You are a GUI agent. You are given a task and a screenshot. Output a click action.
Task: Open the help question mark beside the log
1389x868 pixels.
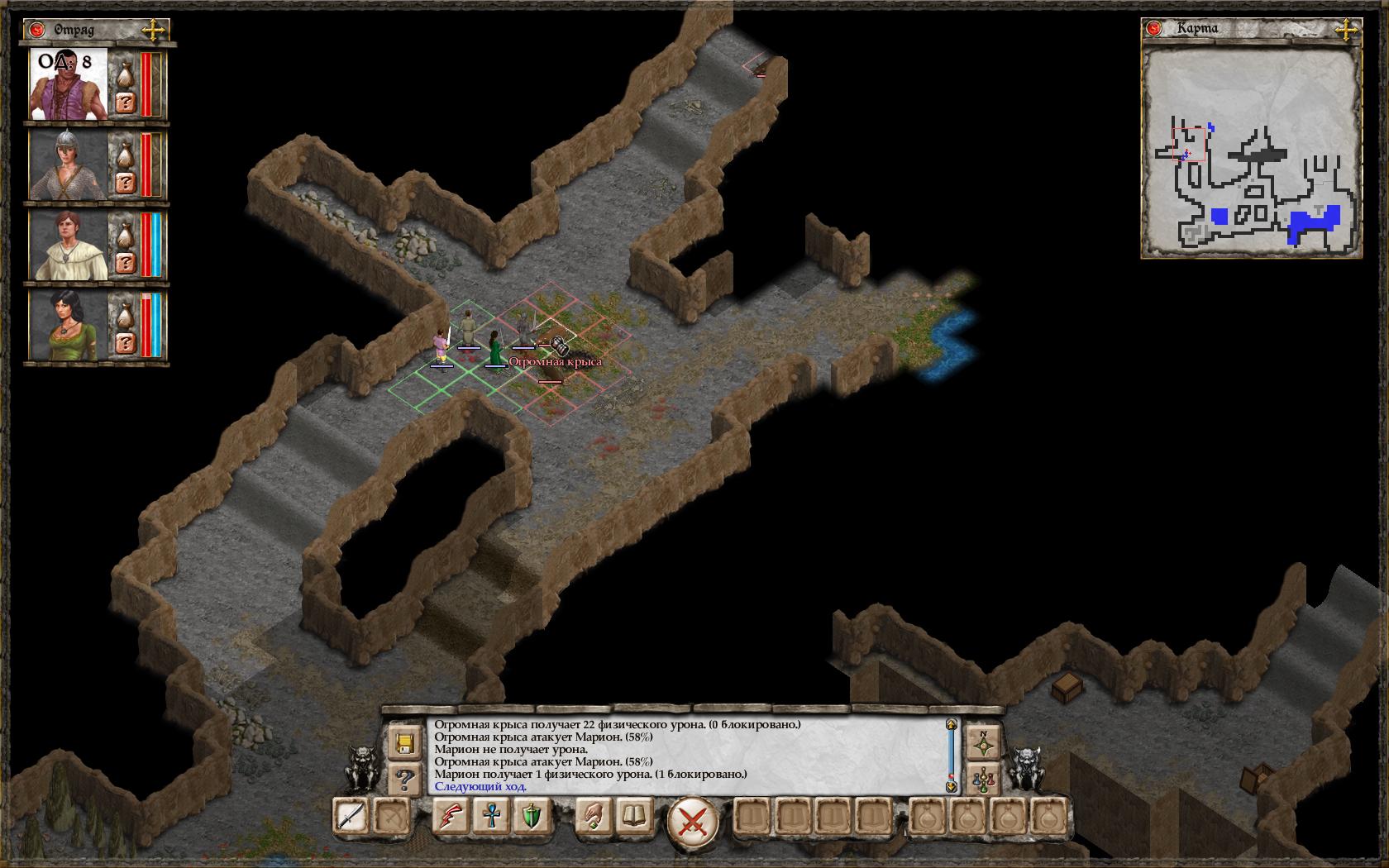coord(405,778)
